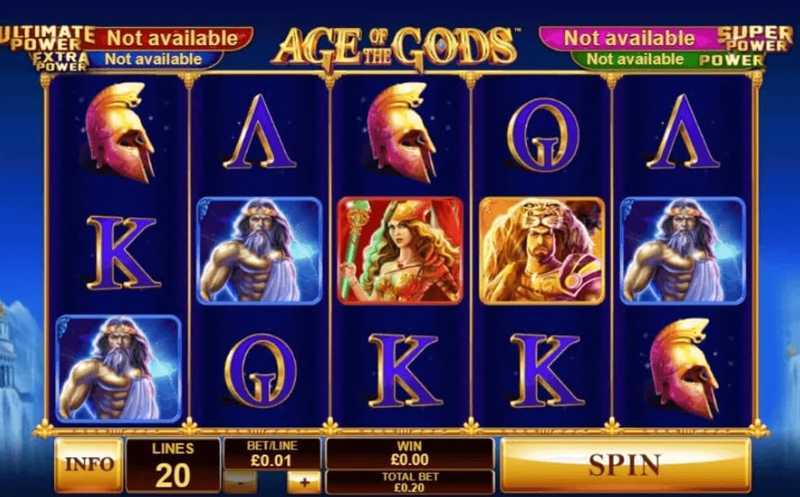800x497 pixels.
Task: Increase bet per line with plus button
Action: click(304, 482)
